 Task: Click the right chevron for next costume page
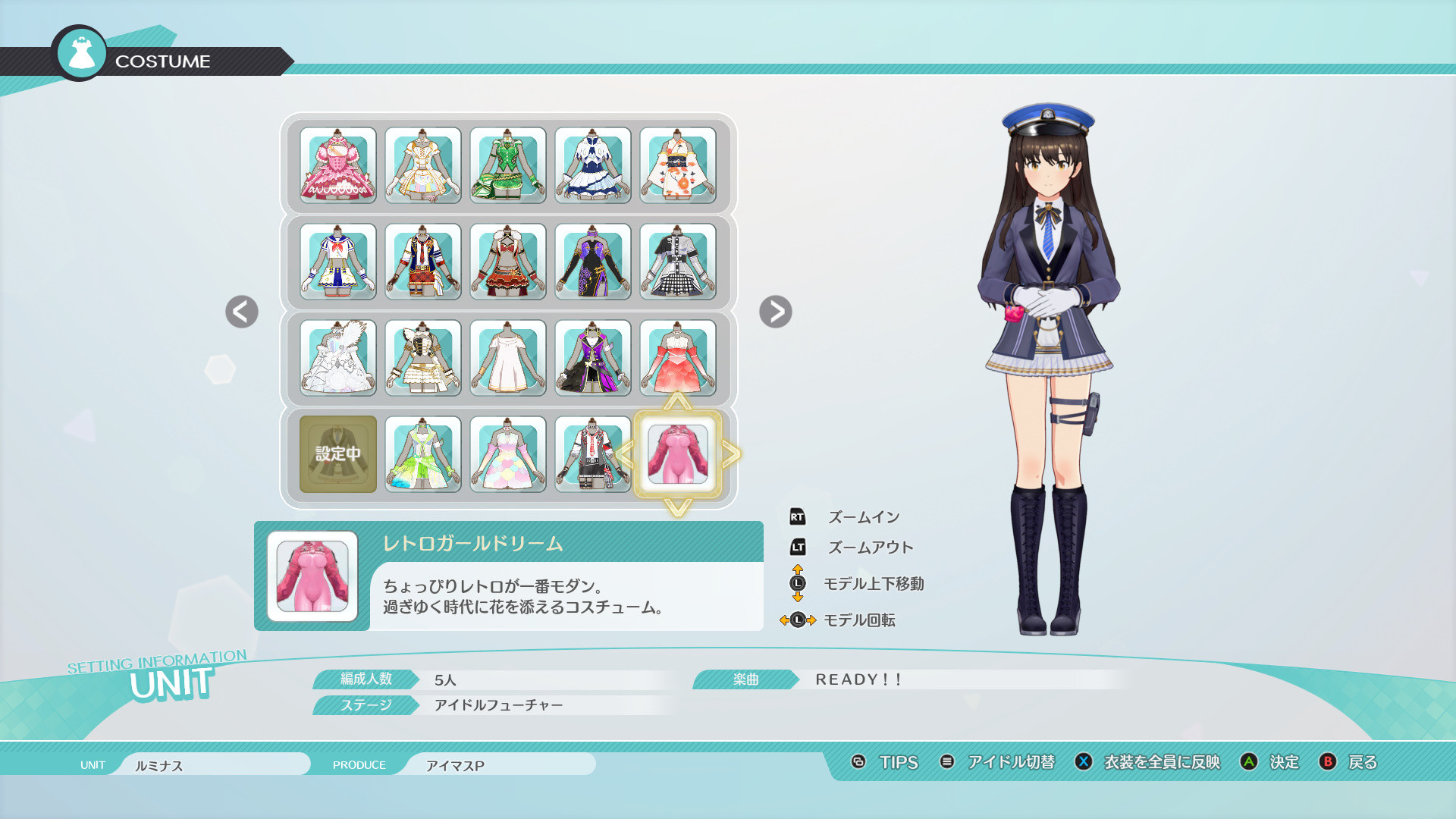click(x=775, y=312)
